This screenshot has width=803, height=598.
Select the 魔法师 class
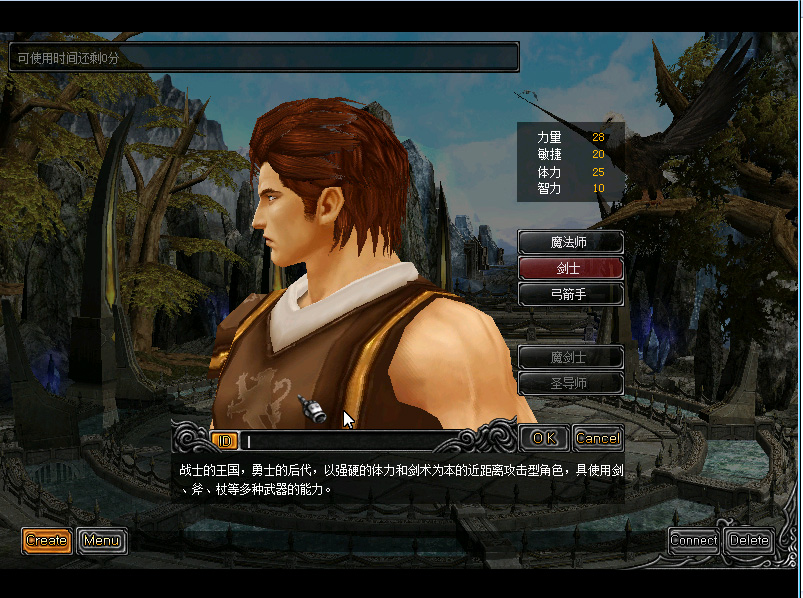pos(570,242)
